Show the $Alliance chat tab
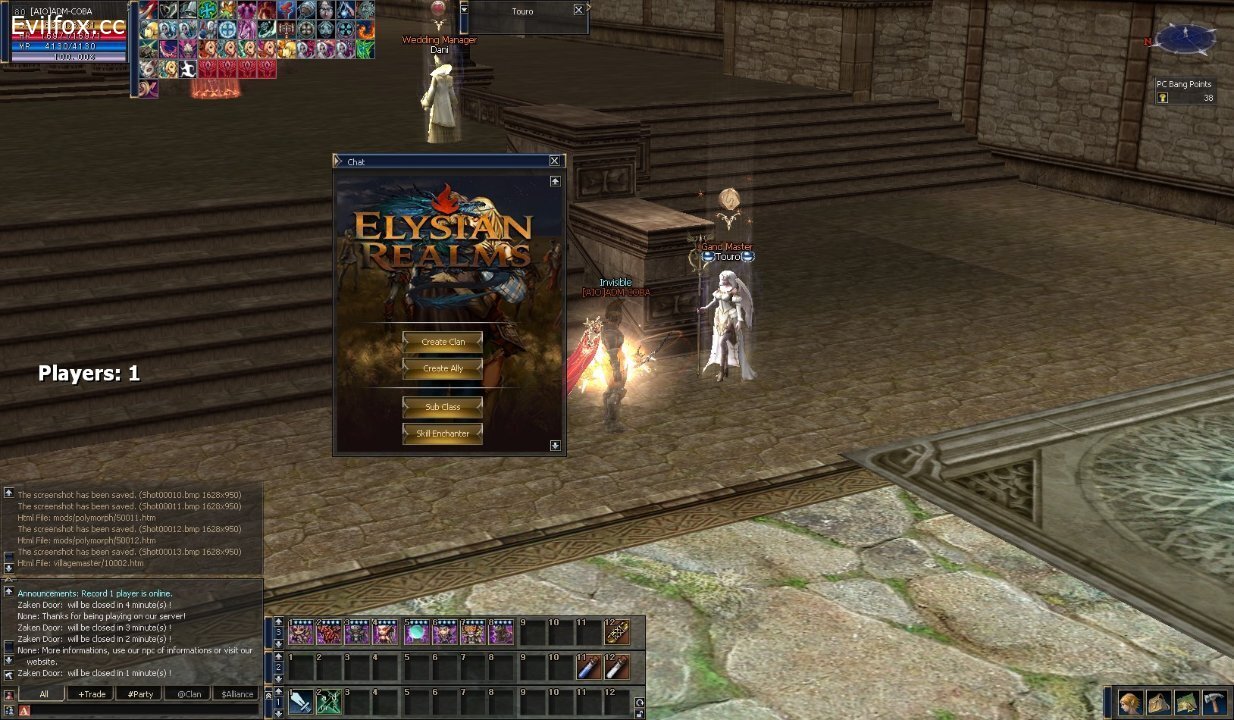The width and height of the screenshot is (1234, 720). (237, 694)
